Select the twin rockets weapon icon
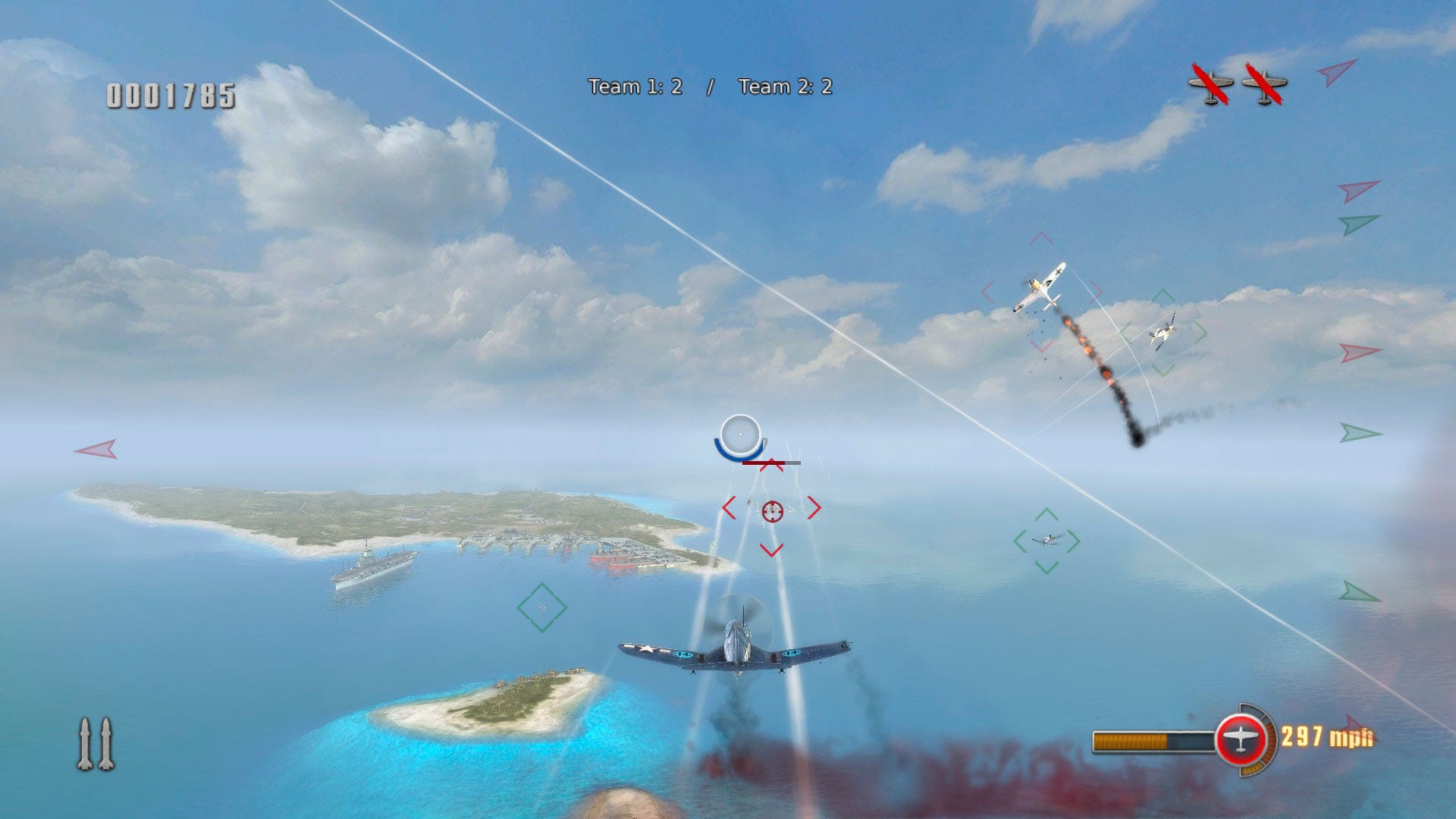 pos(96,744)
